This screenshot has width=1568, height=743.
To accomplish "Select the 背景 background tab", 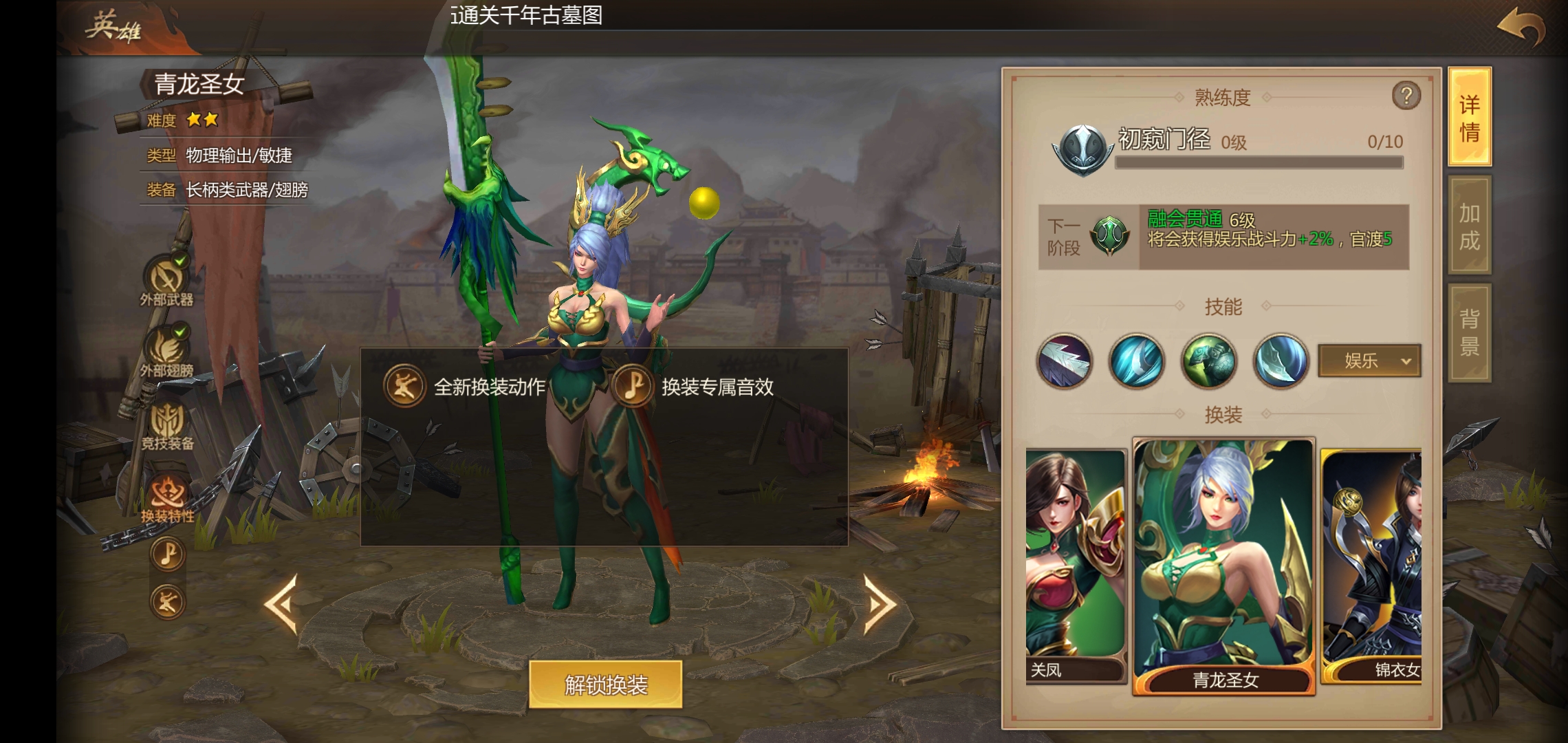I will pos(1470,332).
